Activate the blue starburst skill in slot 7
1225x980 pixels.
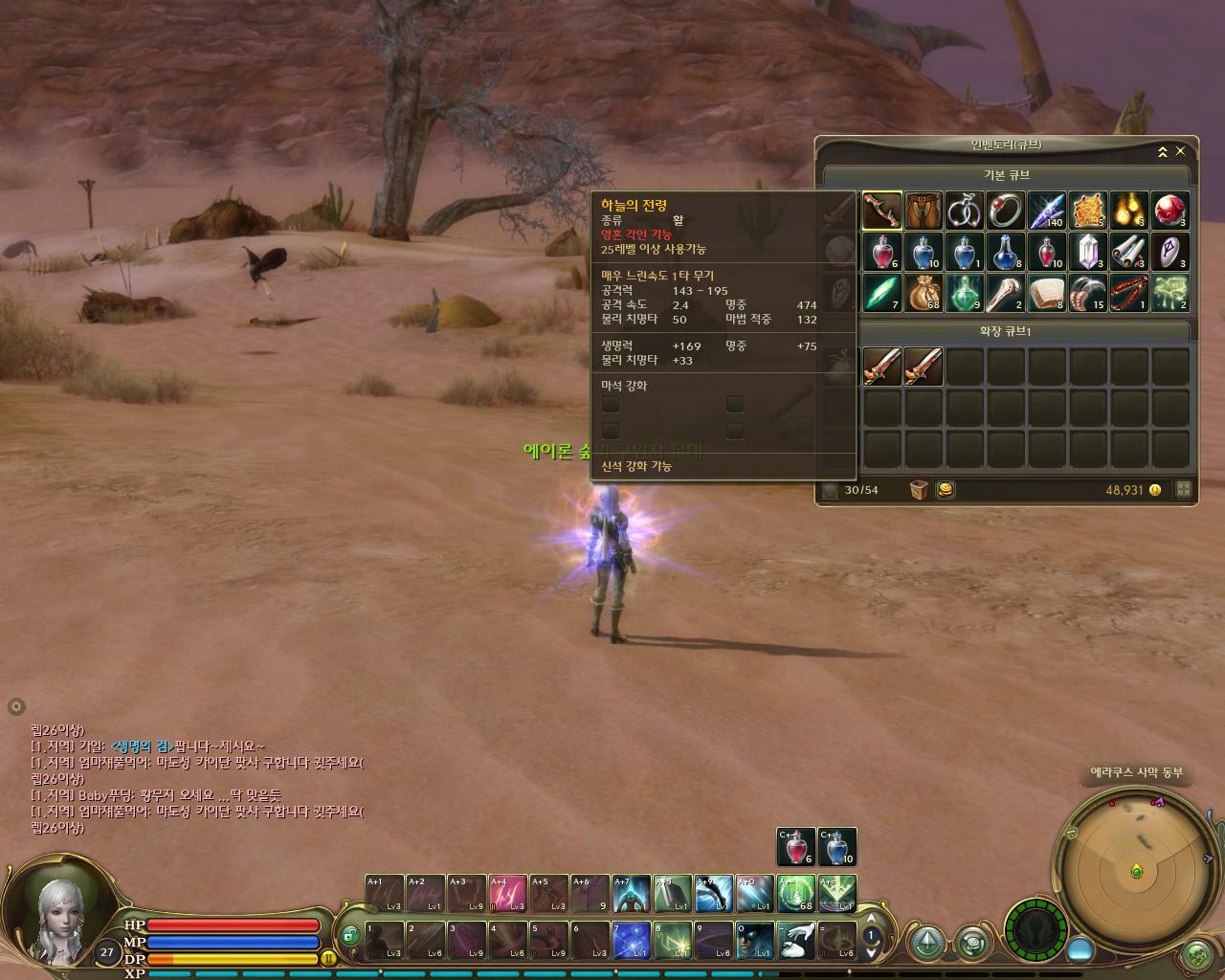coord(632,940)
